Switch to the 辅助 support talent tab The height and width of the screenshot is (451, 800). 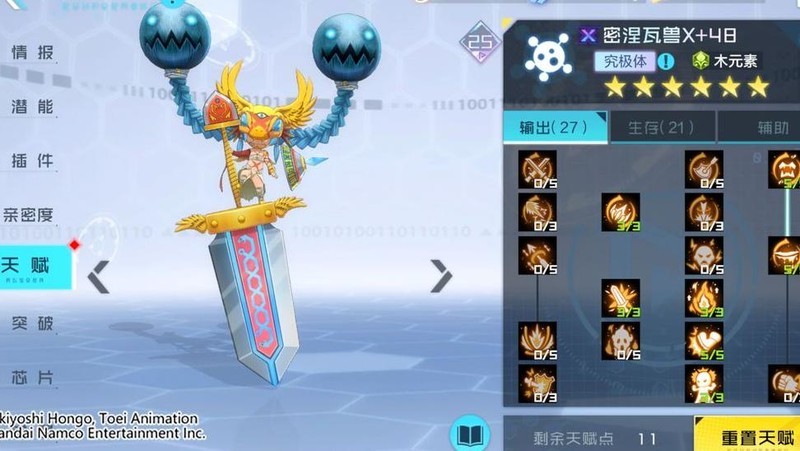point(772,127)
